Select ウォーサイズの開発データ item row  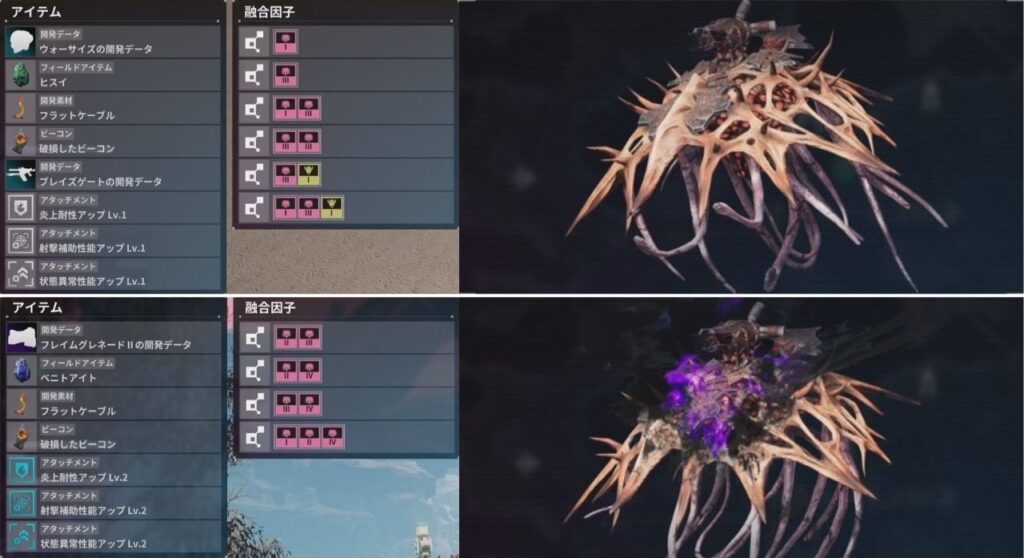[x=112, y=43]
